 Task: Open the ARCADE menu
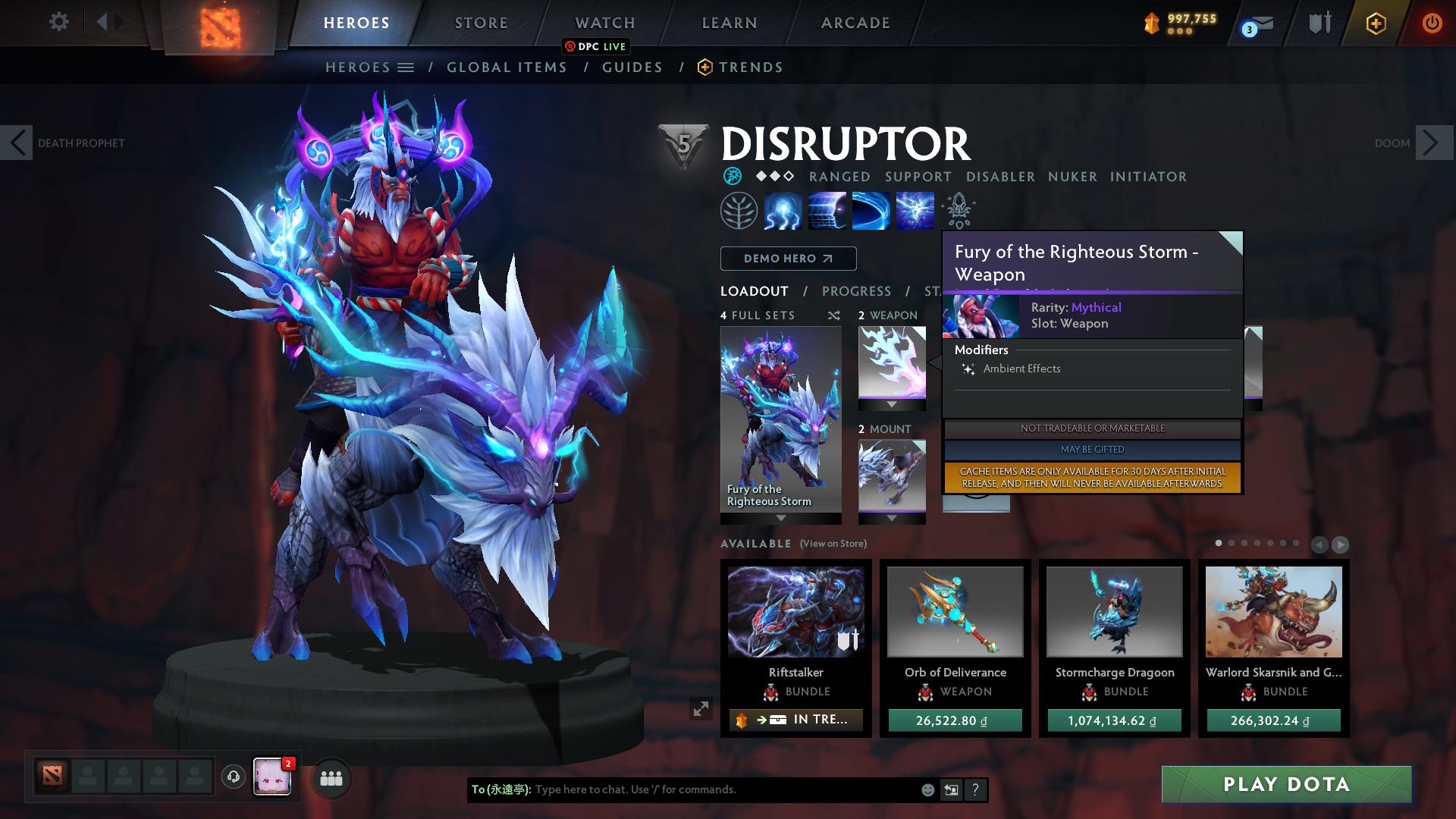click(855, 23)
